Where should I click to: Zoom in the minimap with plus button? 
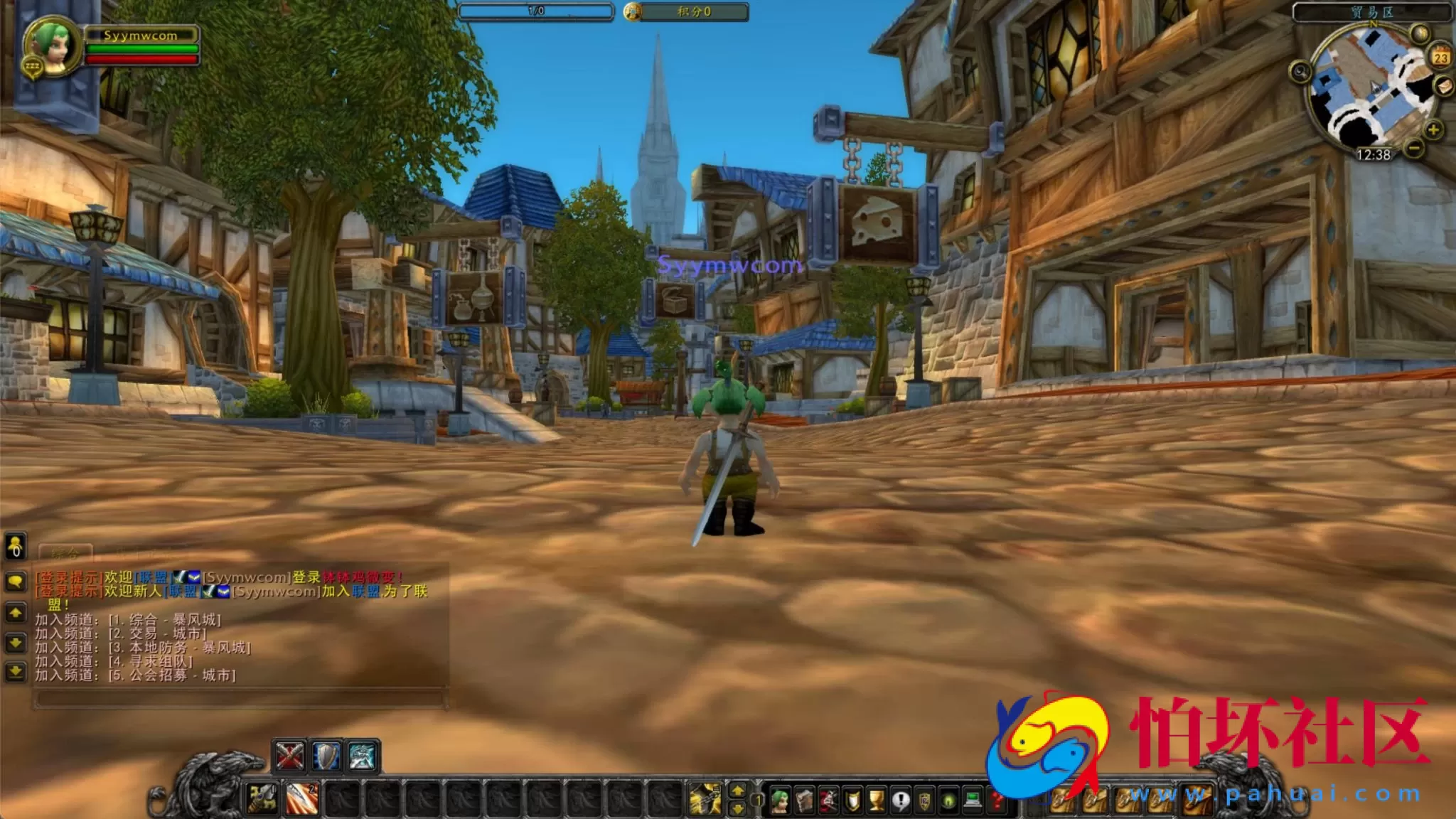pos(1433,130)
